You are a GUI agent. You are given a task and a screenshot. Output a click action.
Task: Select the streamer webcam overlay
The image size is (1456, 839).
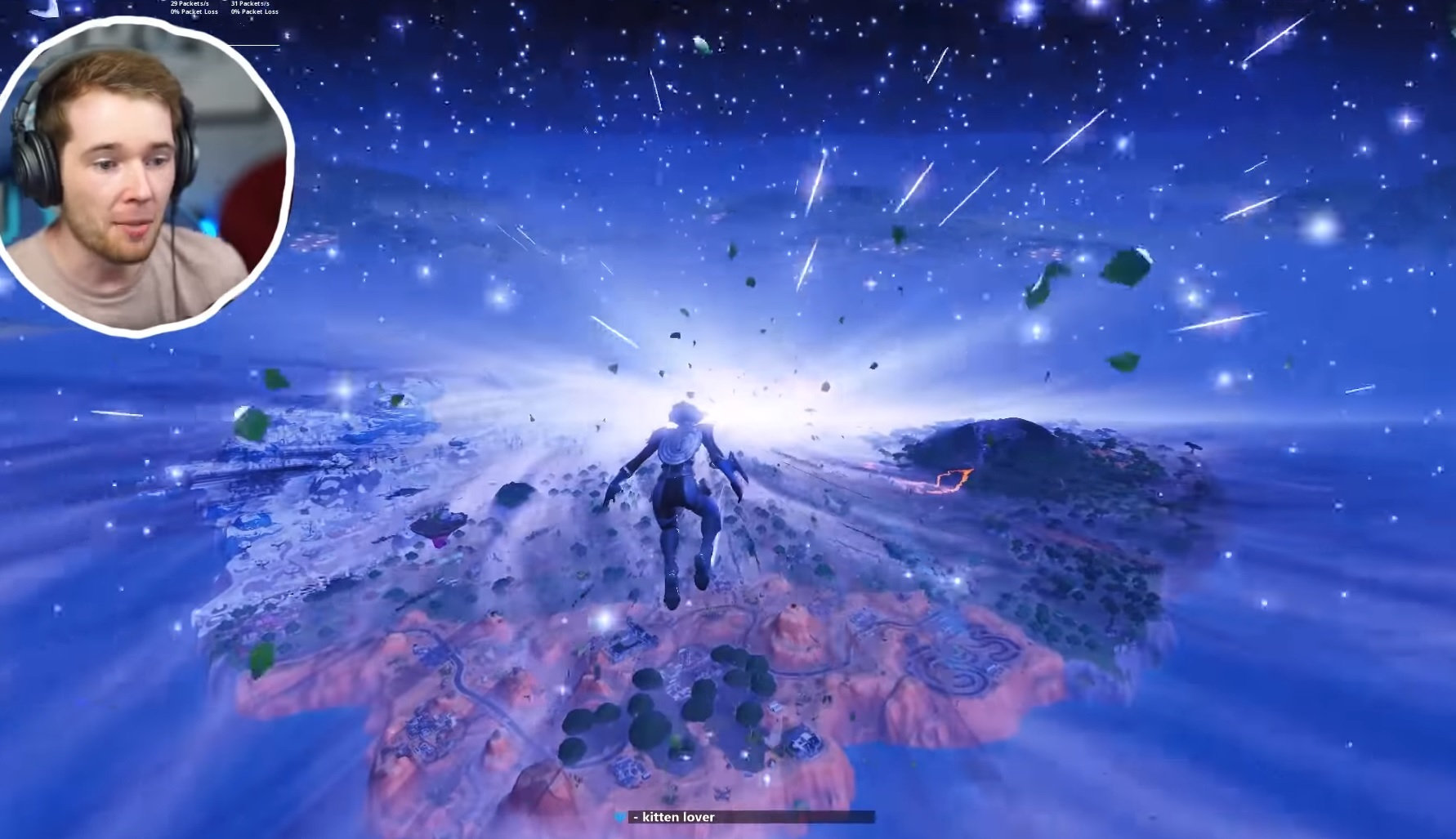tap(145, 176)
